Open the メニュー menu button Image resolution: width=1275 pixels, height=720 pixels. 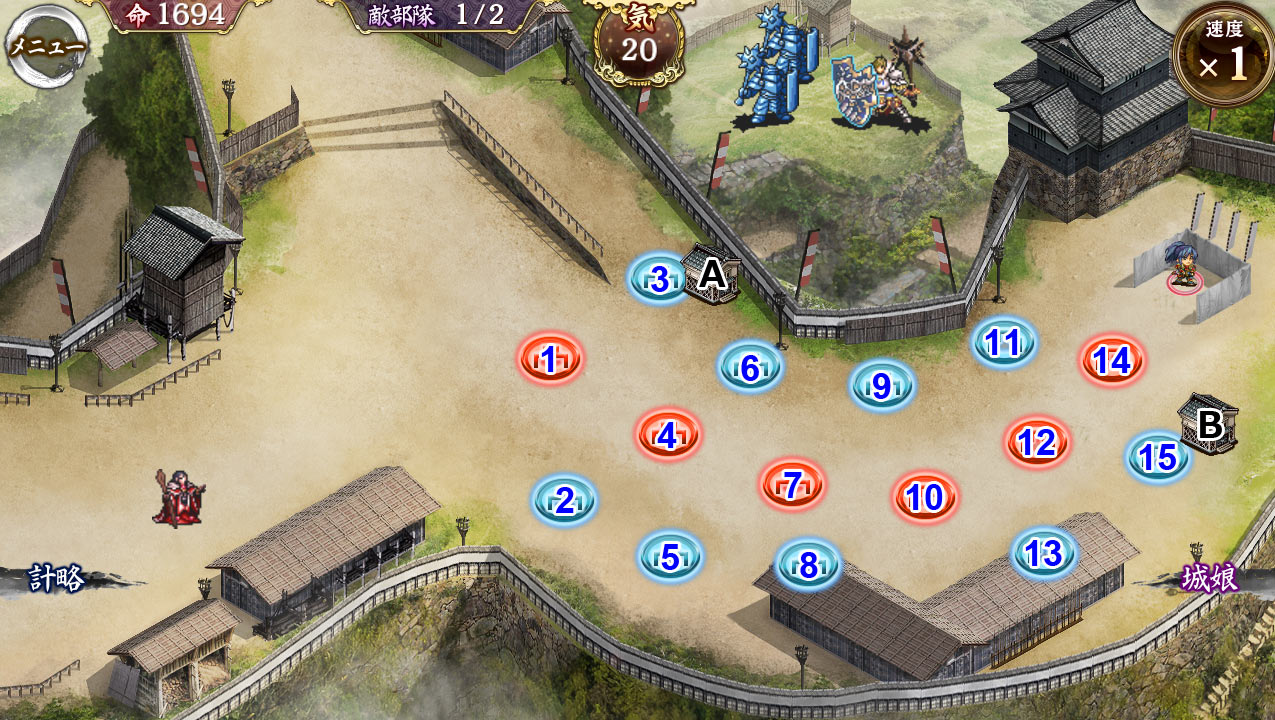tap(46, 46)
